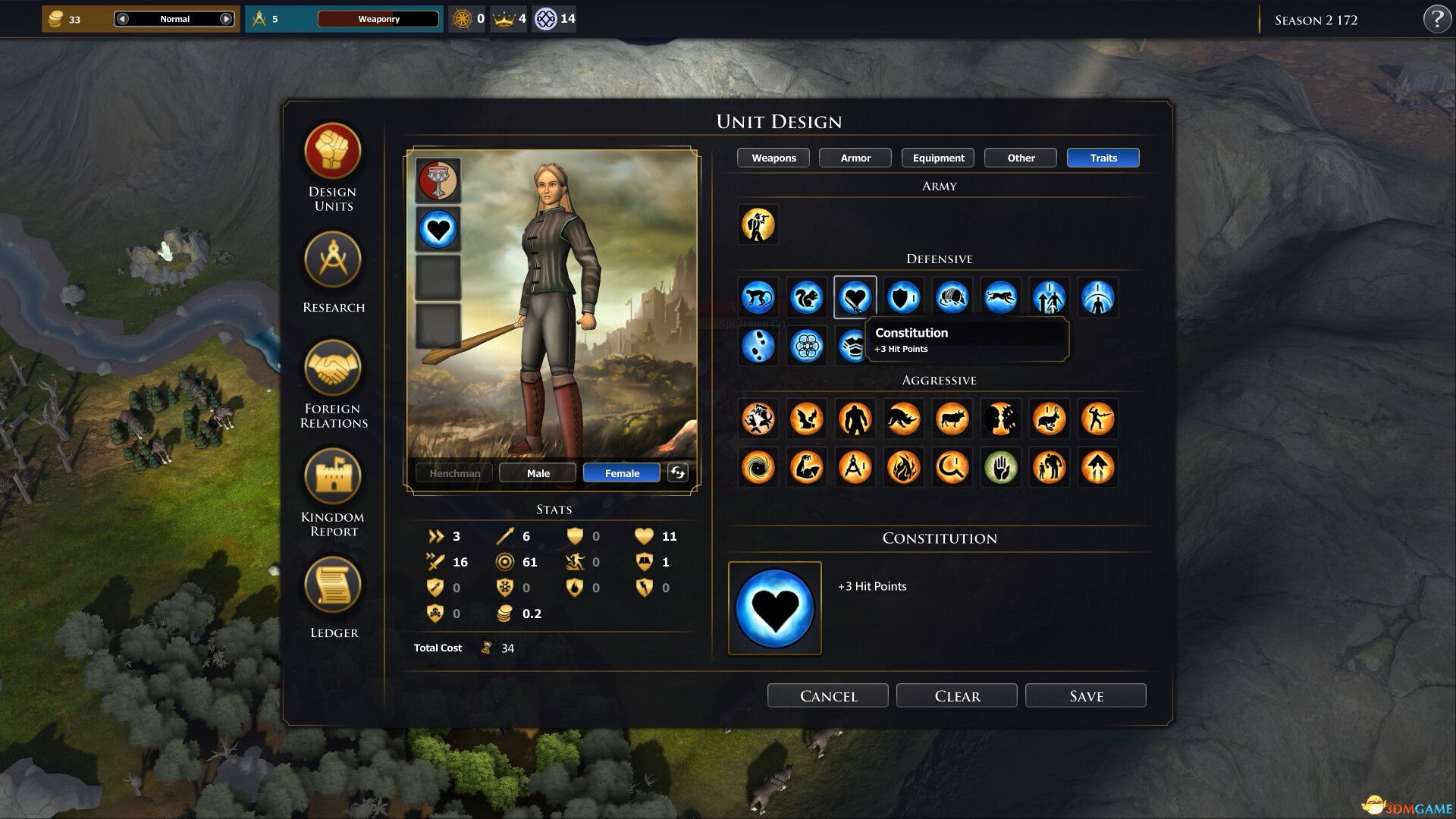
Task: Select the Constitution heart trait icon
Action: [x=855, y=297]
